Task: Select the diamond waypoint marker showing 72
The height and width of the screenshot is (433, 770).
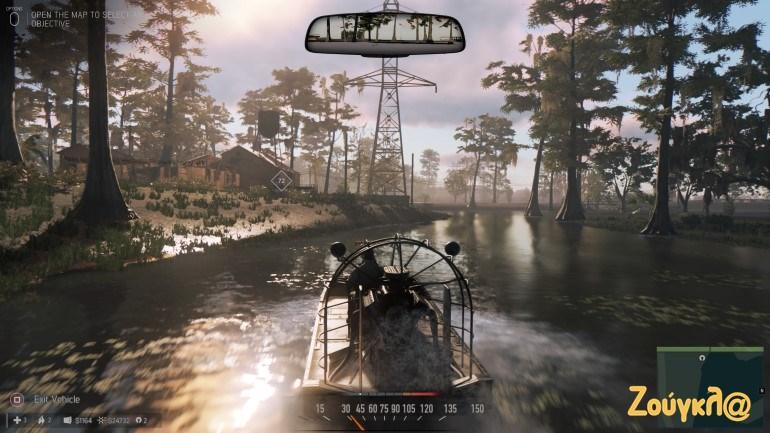Action: [281, 181]
